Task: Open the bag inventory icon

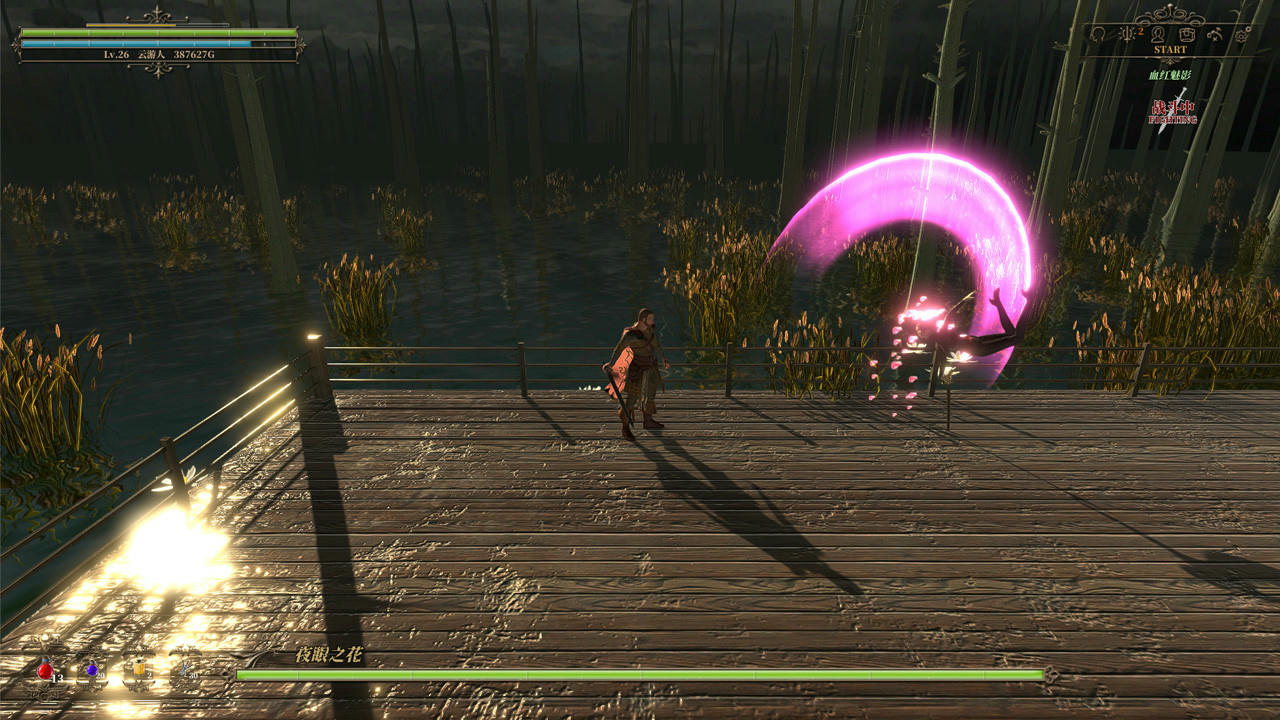Action: point(1187,34)
